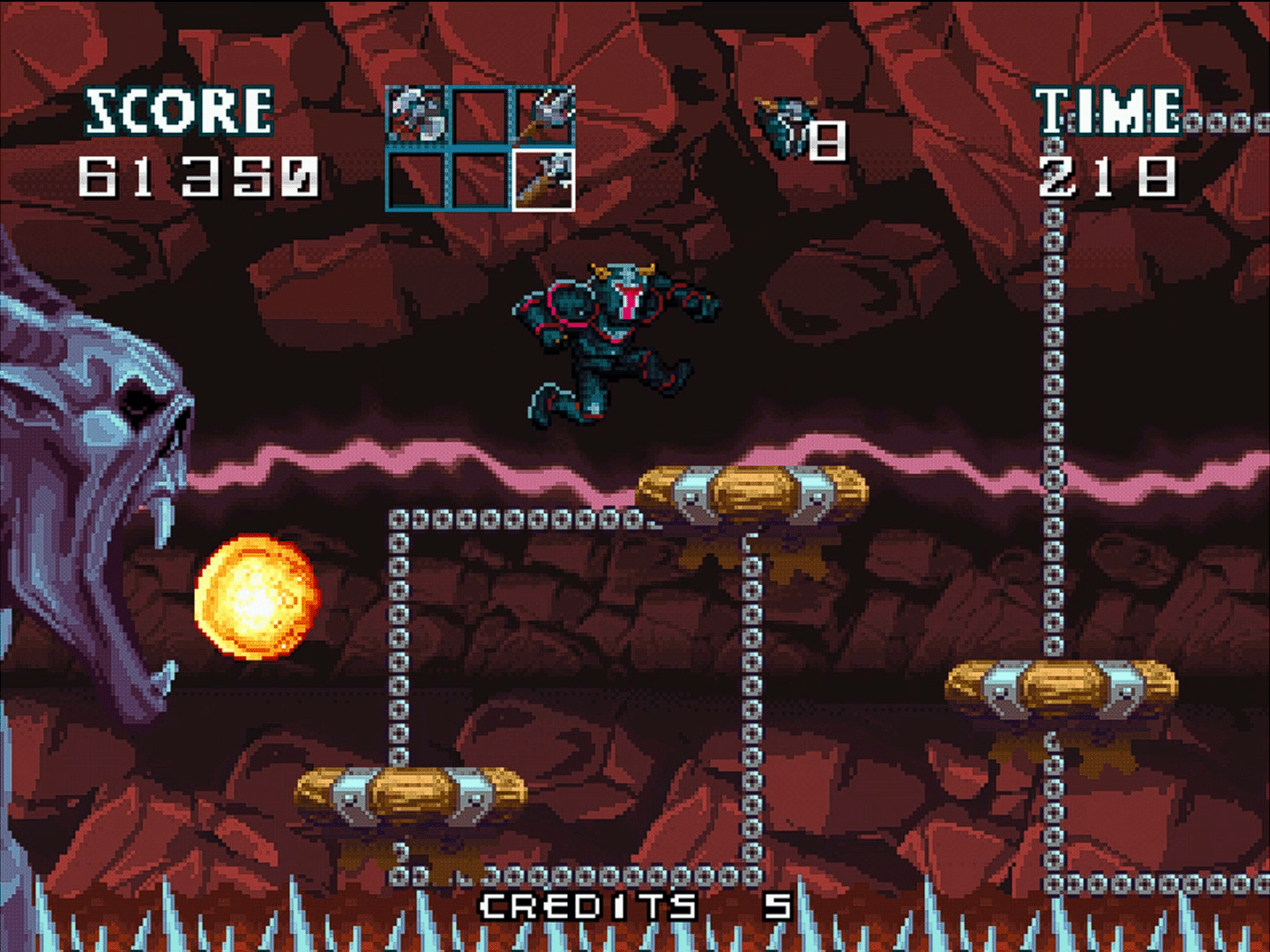Select the hammer weapon in the top-right slot
The image size is (1270, 952).
(547, 115)
